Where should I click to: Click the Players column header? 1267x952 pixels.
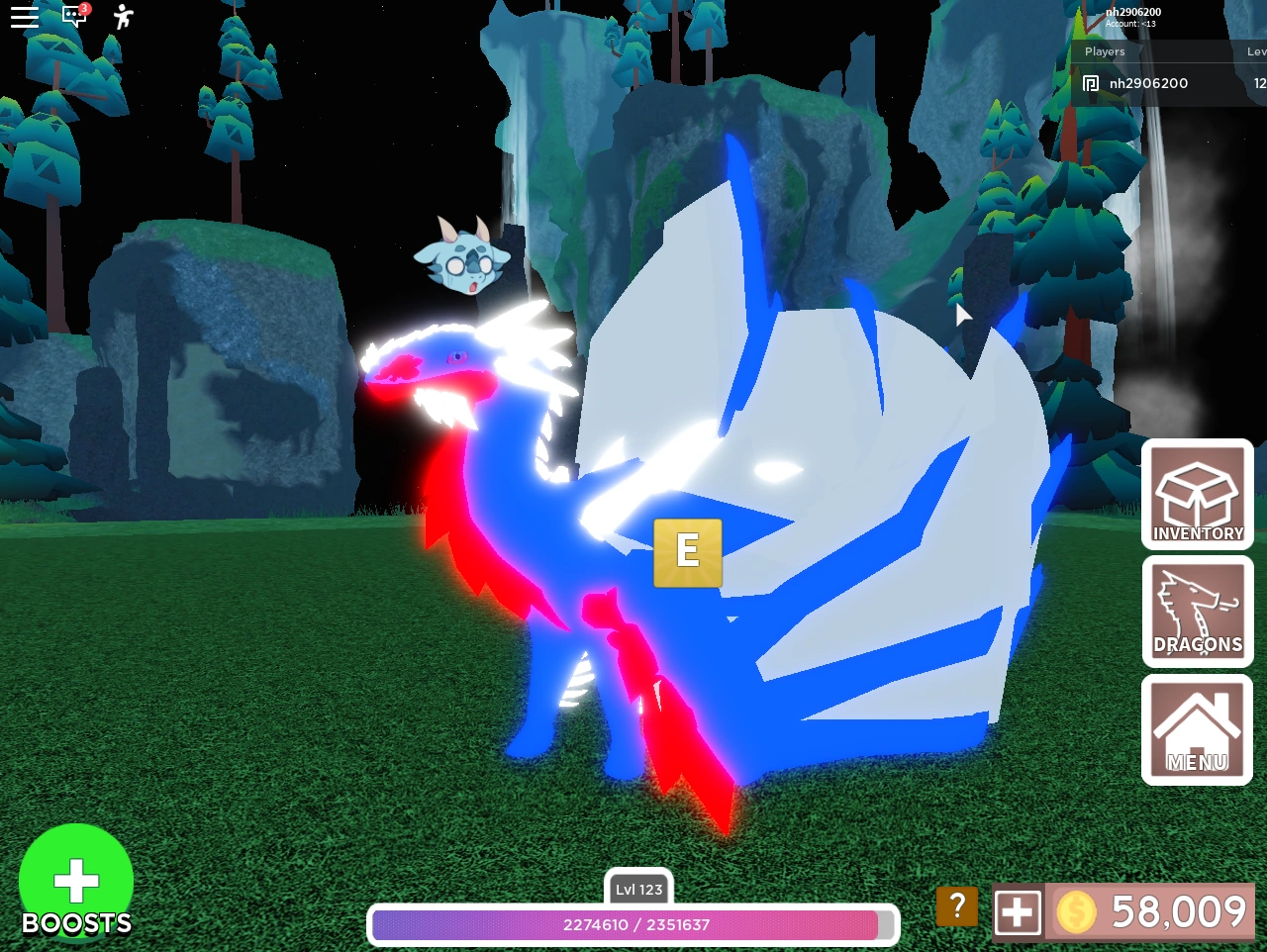point(1105,51)
